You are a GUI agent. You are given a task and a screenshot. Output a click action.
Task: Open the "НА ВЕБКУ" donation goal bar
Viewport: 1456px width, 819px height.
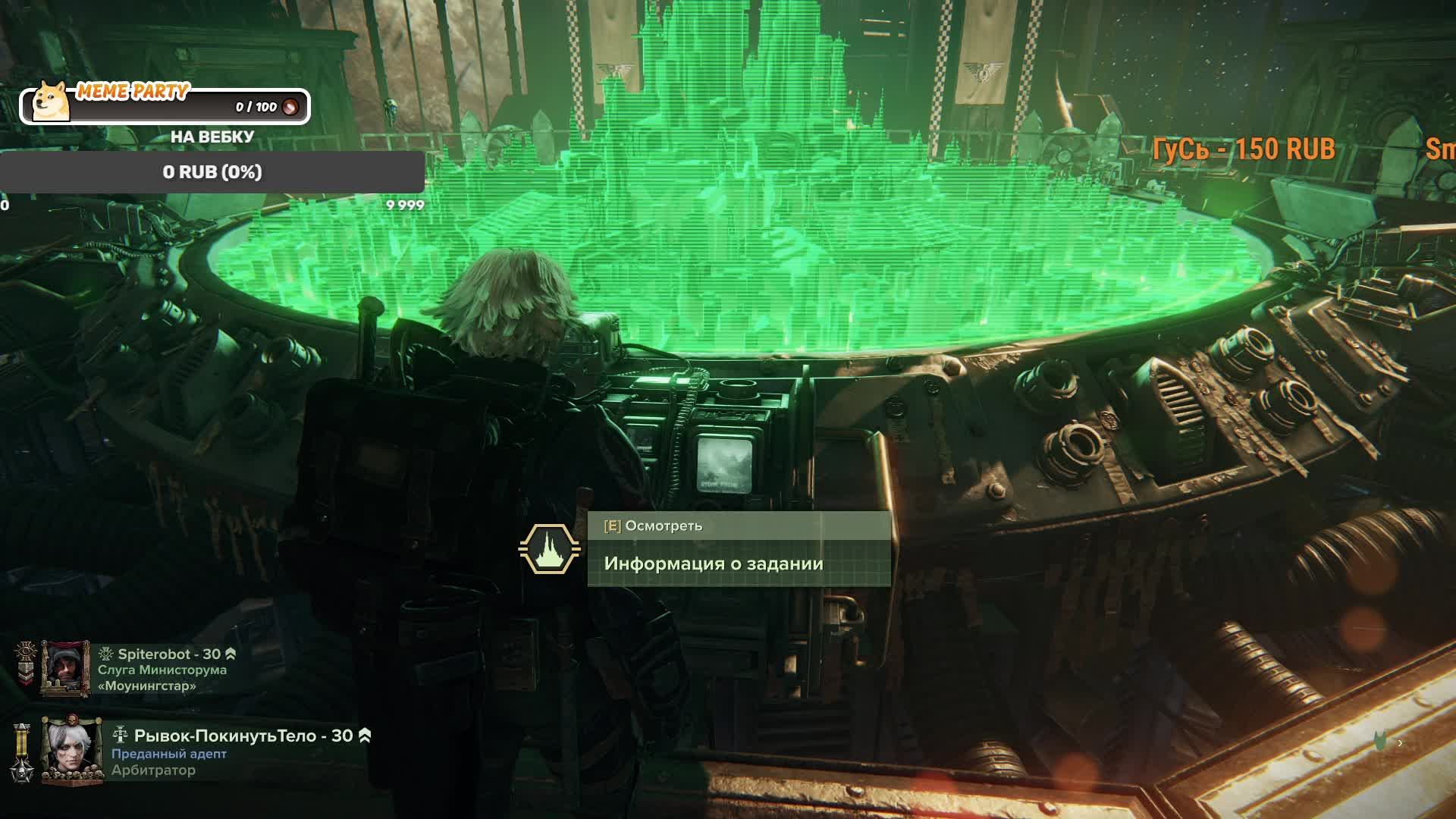point(212,172)
